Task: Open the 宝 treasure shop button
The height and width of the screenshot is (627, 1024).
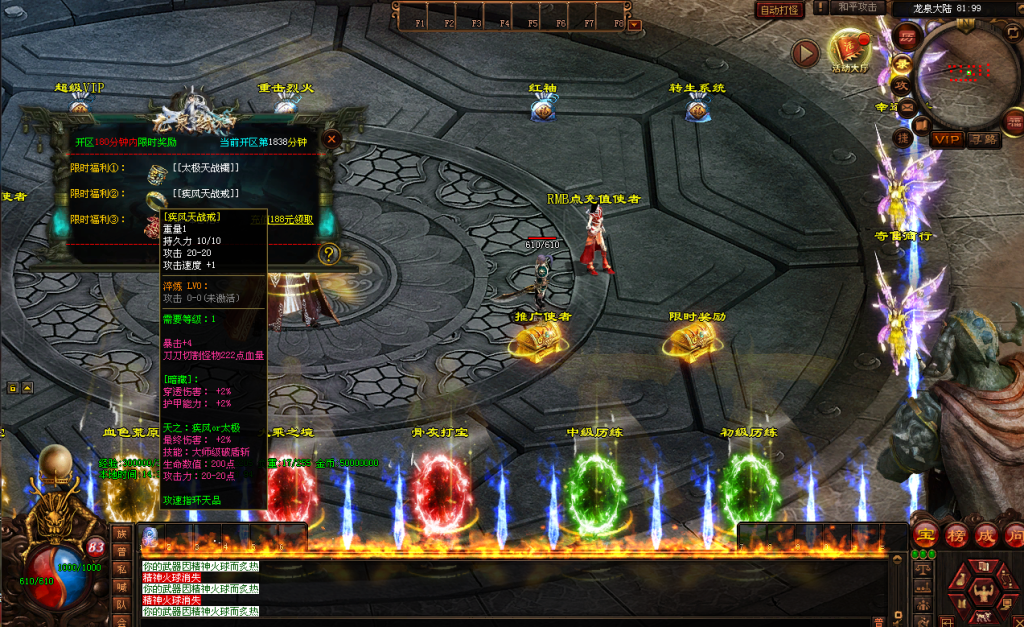Action: [925, 536]
